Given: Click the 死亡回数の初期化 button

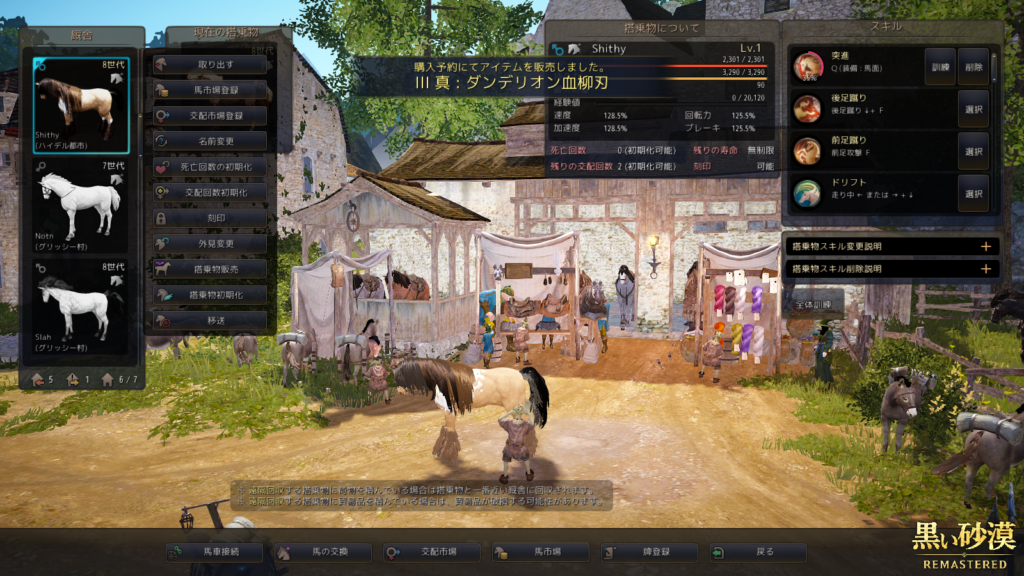Looking at the screenshot, I should (210, 166).
